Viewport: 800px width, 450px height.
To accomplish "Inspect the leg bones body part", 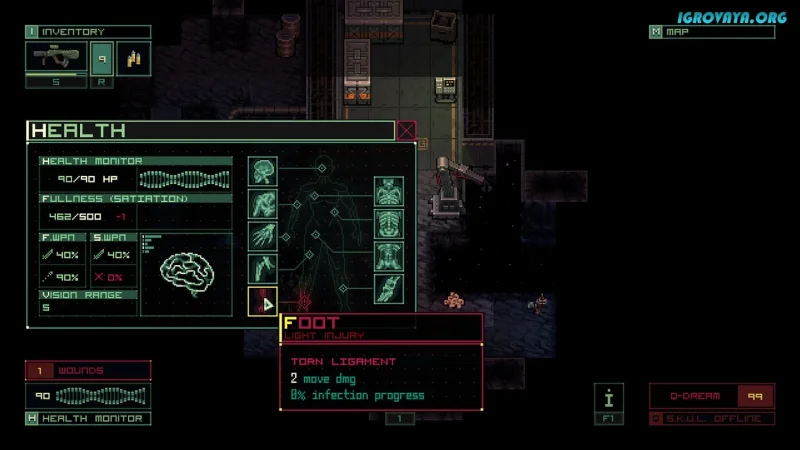I will pyautogui.click(x=389, y=288).
